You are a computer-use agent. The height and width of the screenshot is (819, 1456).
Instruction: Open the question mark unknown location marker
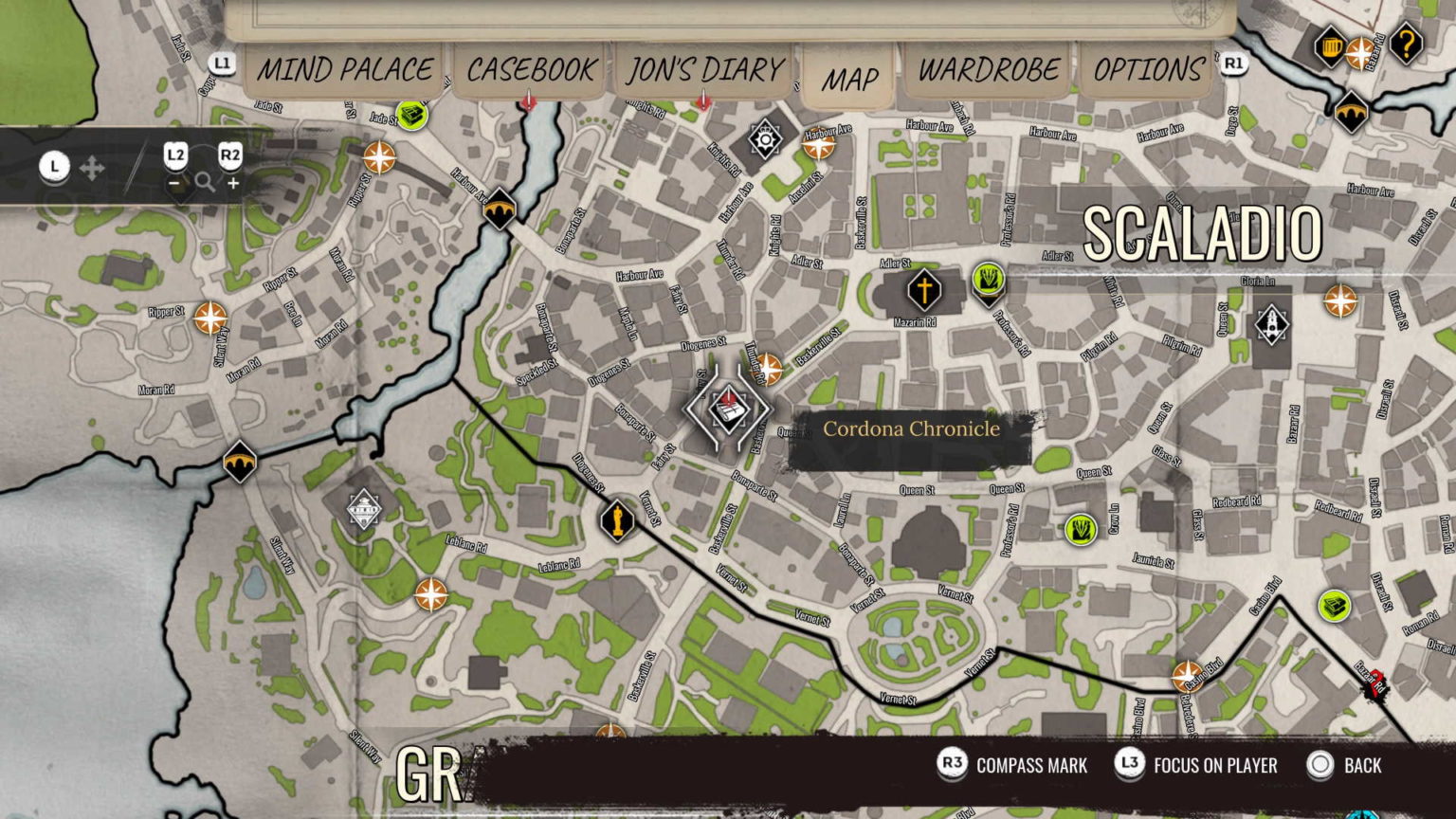tap(1409, 42)
